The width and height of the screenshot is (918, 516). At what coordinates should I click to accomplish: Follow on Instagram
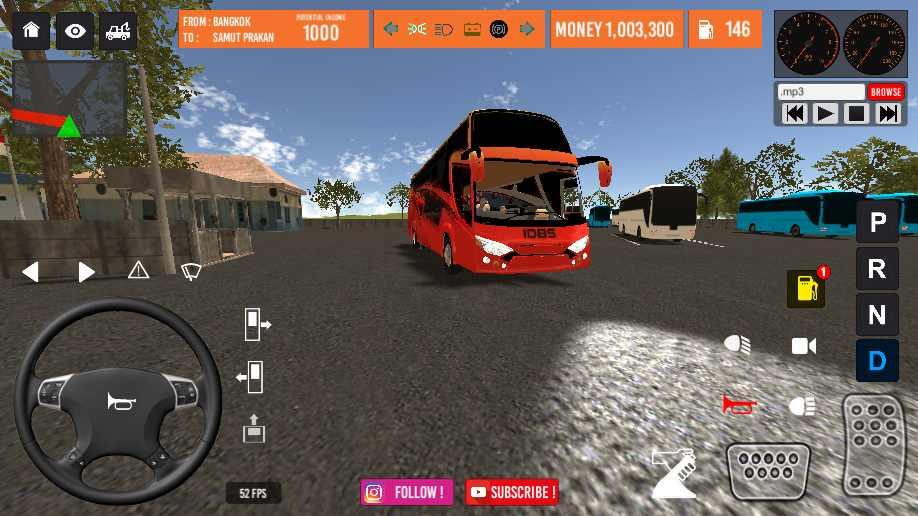click(407, 492)
